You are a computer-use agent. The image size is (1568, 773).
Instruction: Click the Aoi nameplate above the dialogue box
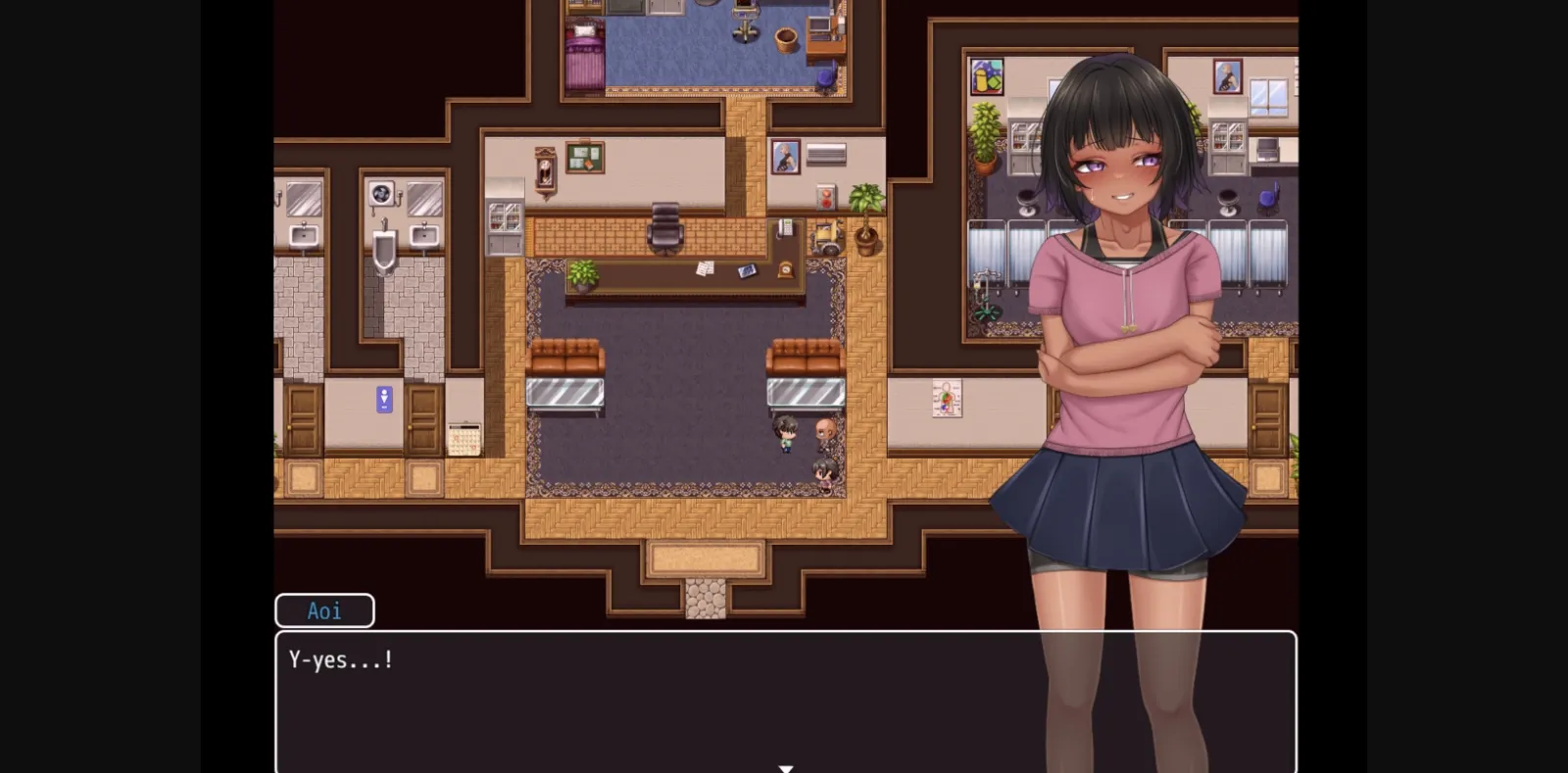pyautogui.click(x=323, y=609)
